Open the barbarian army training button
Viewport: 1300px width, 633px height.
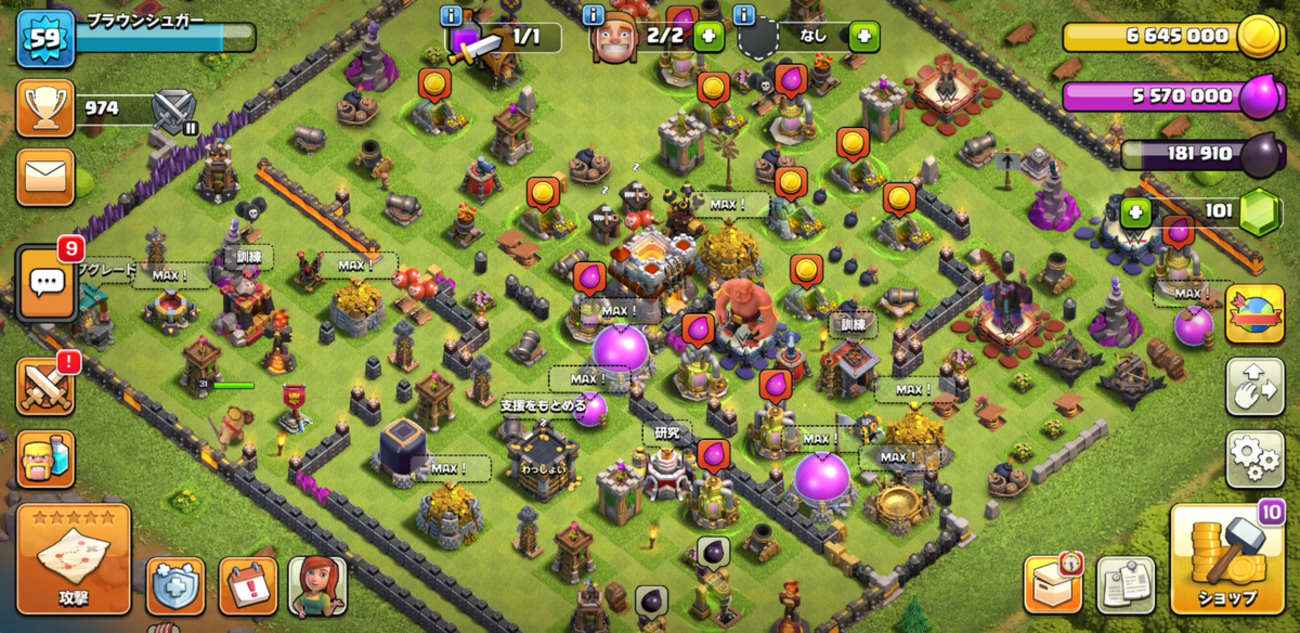46,459
